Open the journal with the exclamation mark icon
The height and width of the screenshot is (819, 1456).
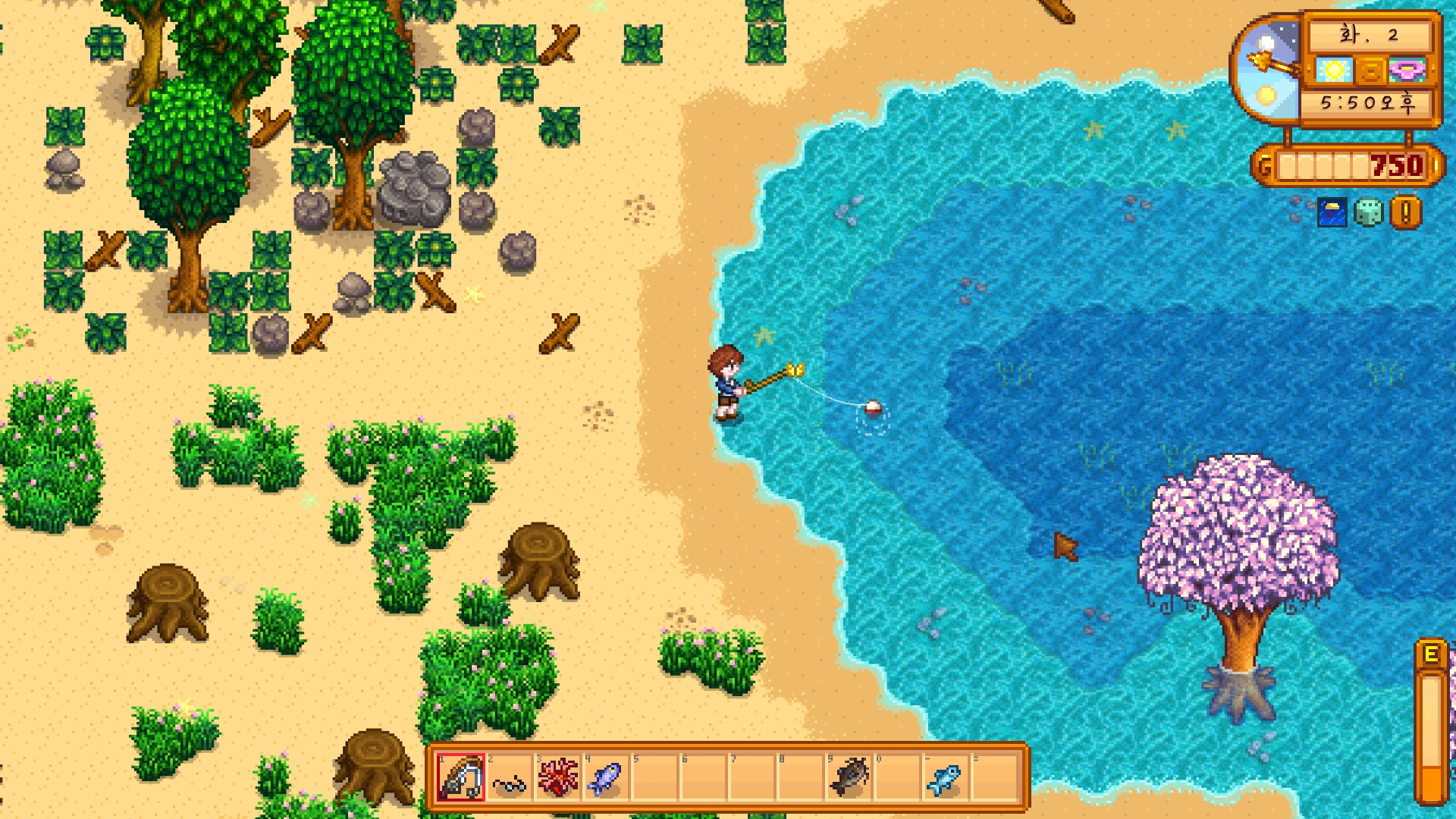coord(1405,213)
